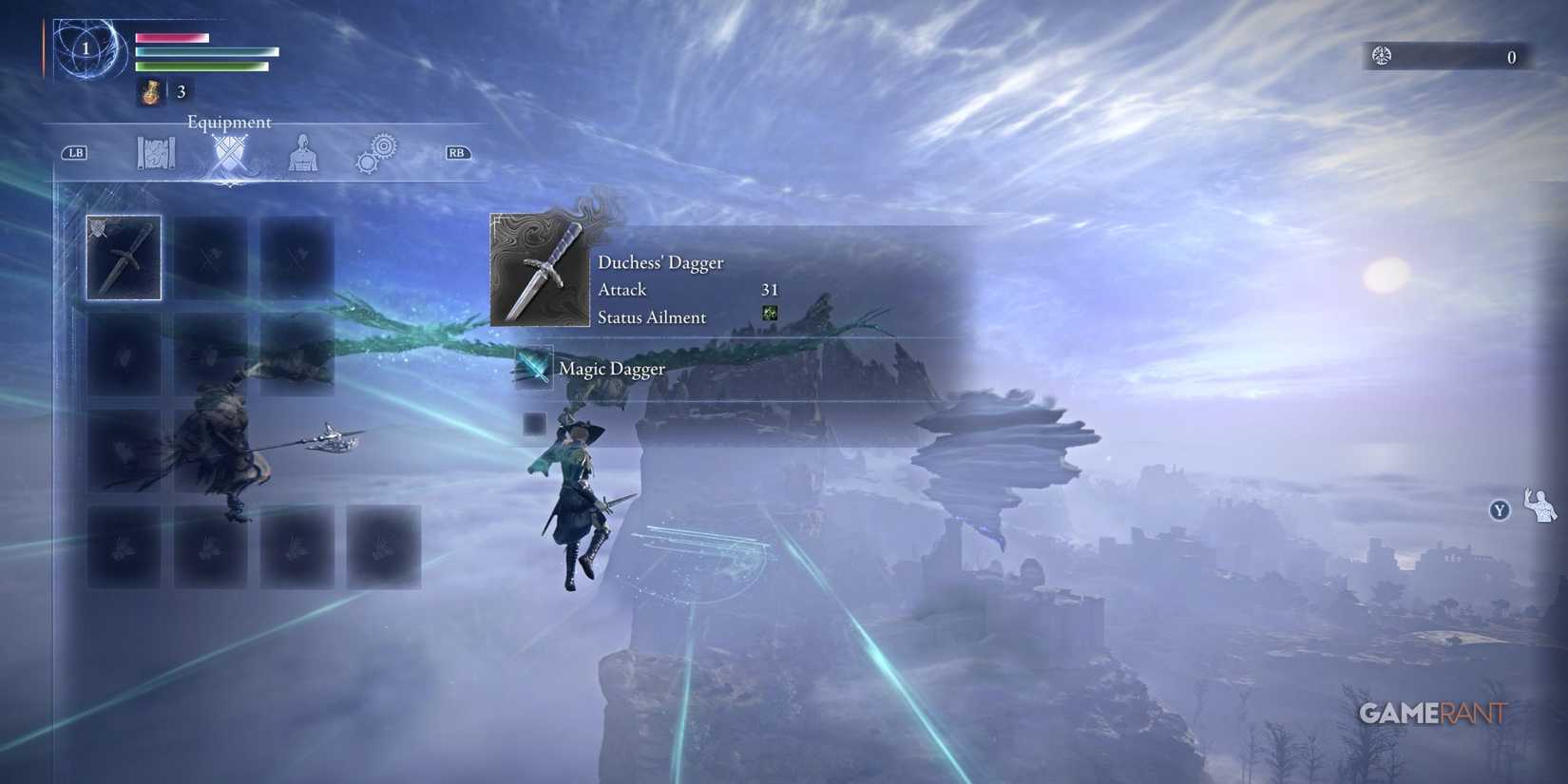Select the Duchess' Dagger list entry
The image size is (1568, 784).
click(x=660, y=262)
